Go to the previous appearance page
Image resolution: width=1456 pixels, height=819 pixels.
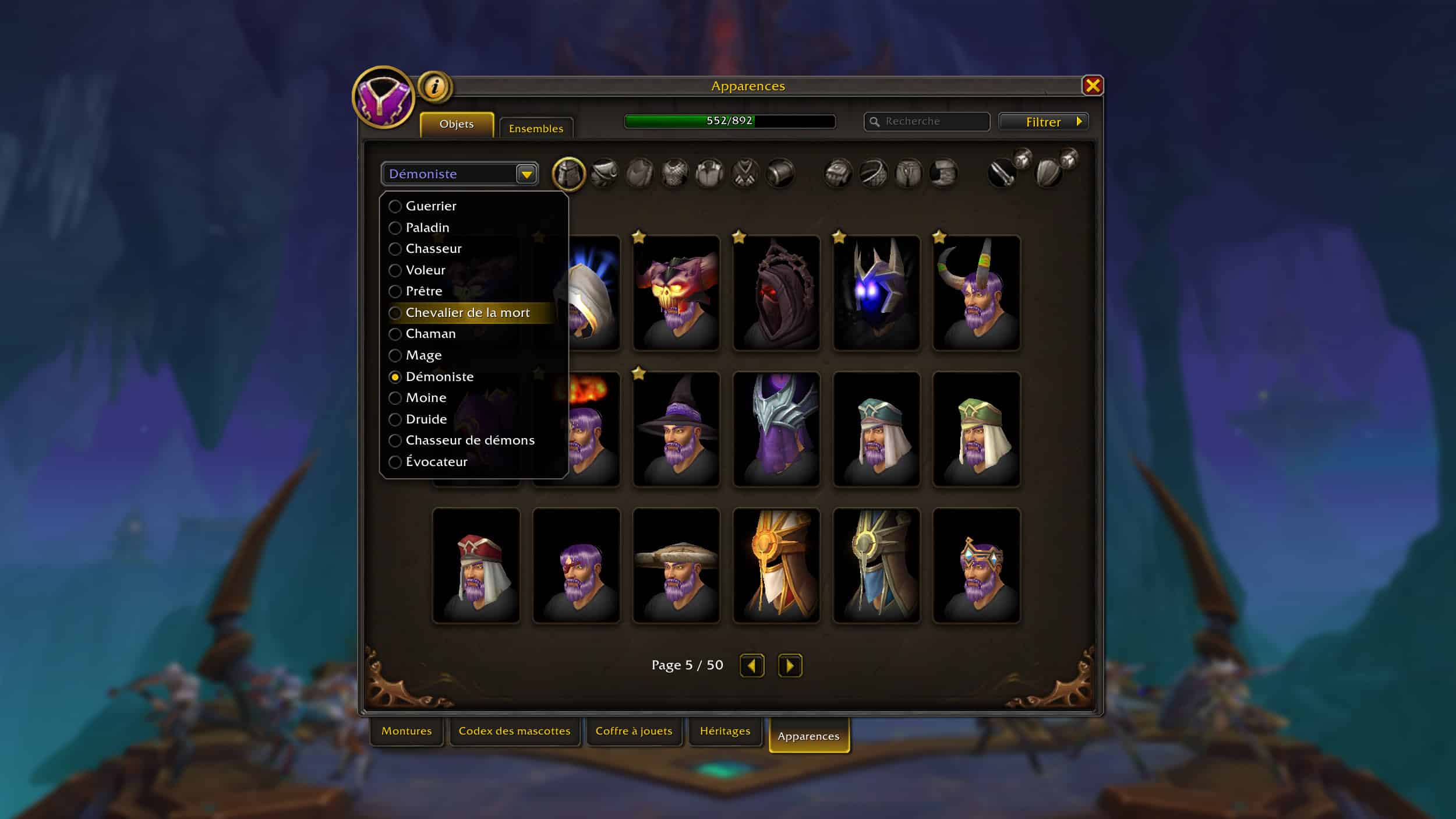pos(751,665)
